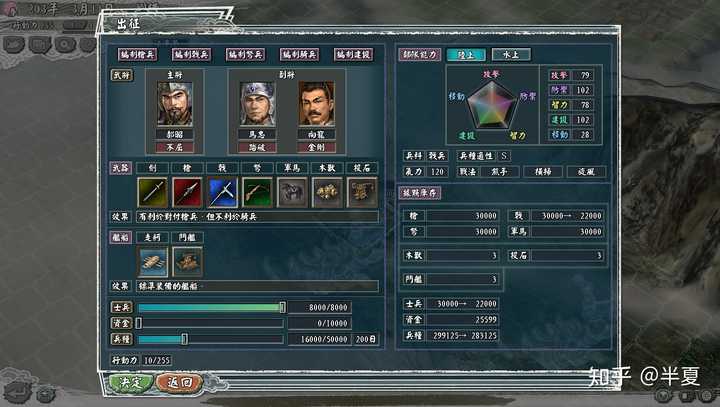
Task: Pick the sword weapon icon
Action: 152,192
